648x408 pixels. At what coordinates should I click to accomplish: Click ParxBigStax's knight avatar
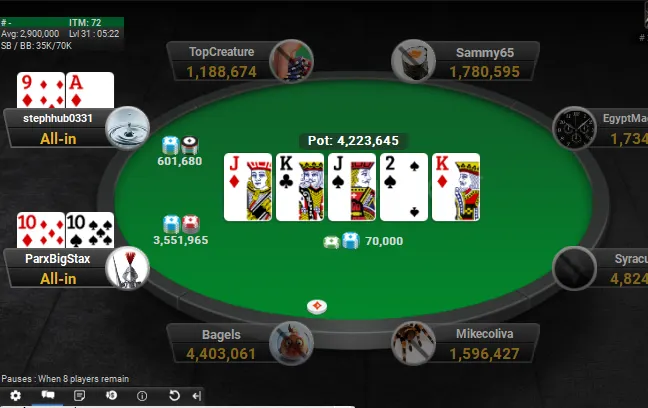[x=128, y=267]
